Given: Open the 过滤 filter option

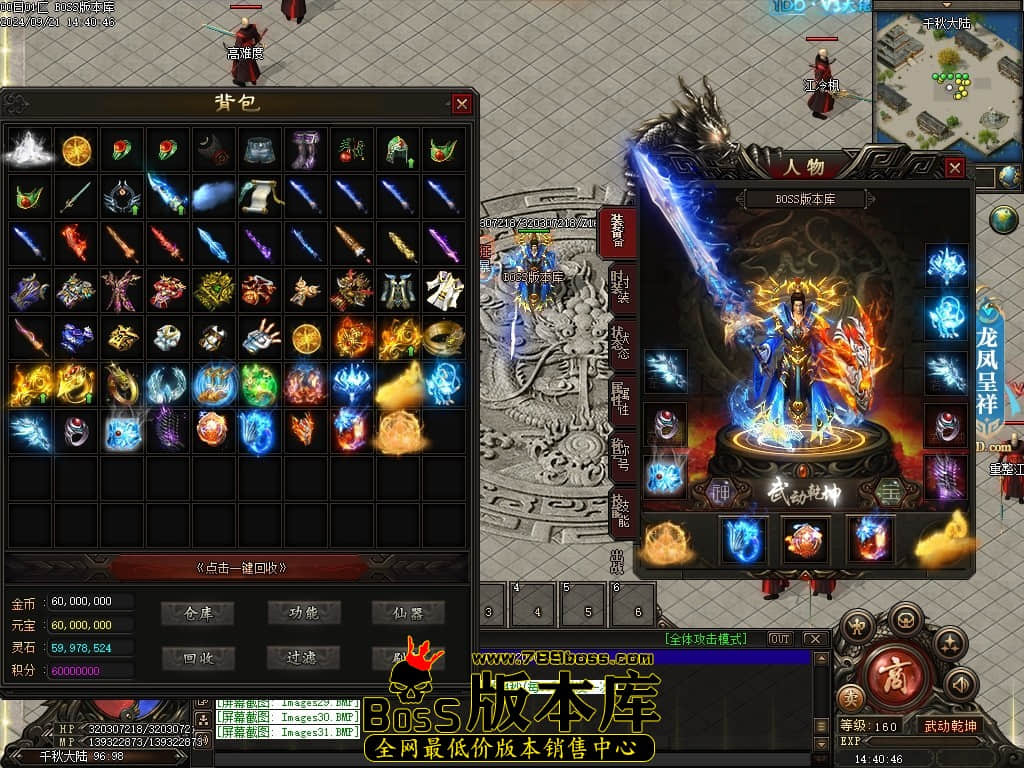Looking at the screenshot, I should coord(304,657).
